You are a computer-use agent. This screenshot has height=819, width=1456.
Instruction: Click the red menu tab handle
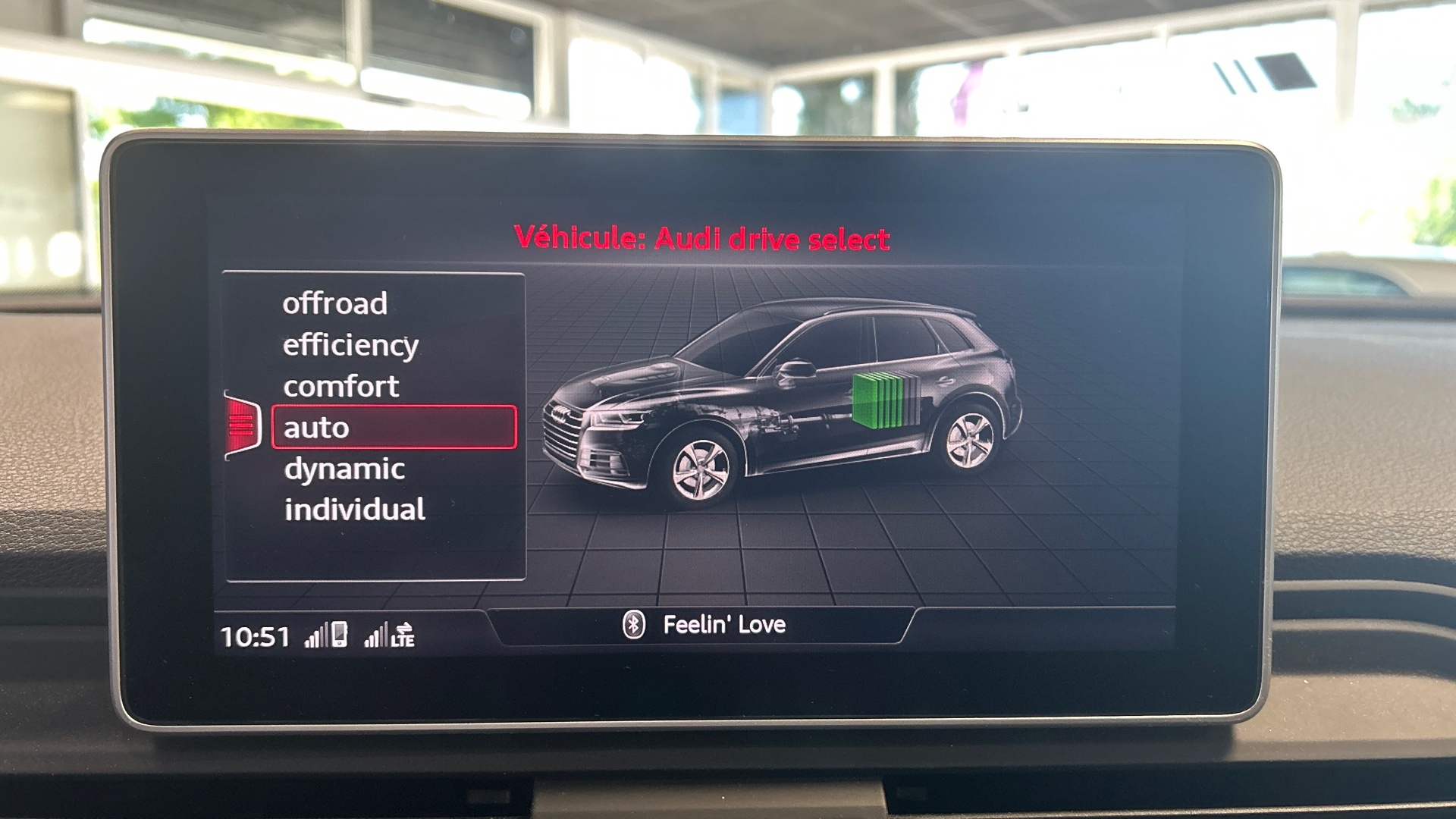coord(243,425)
